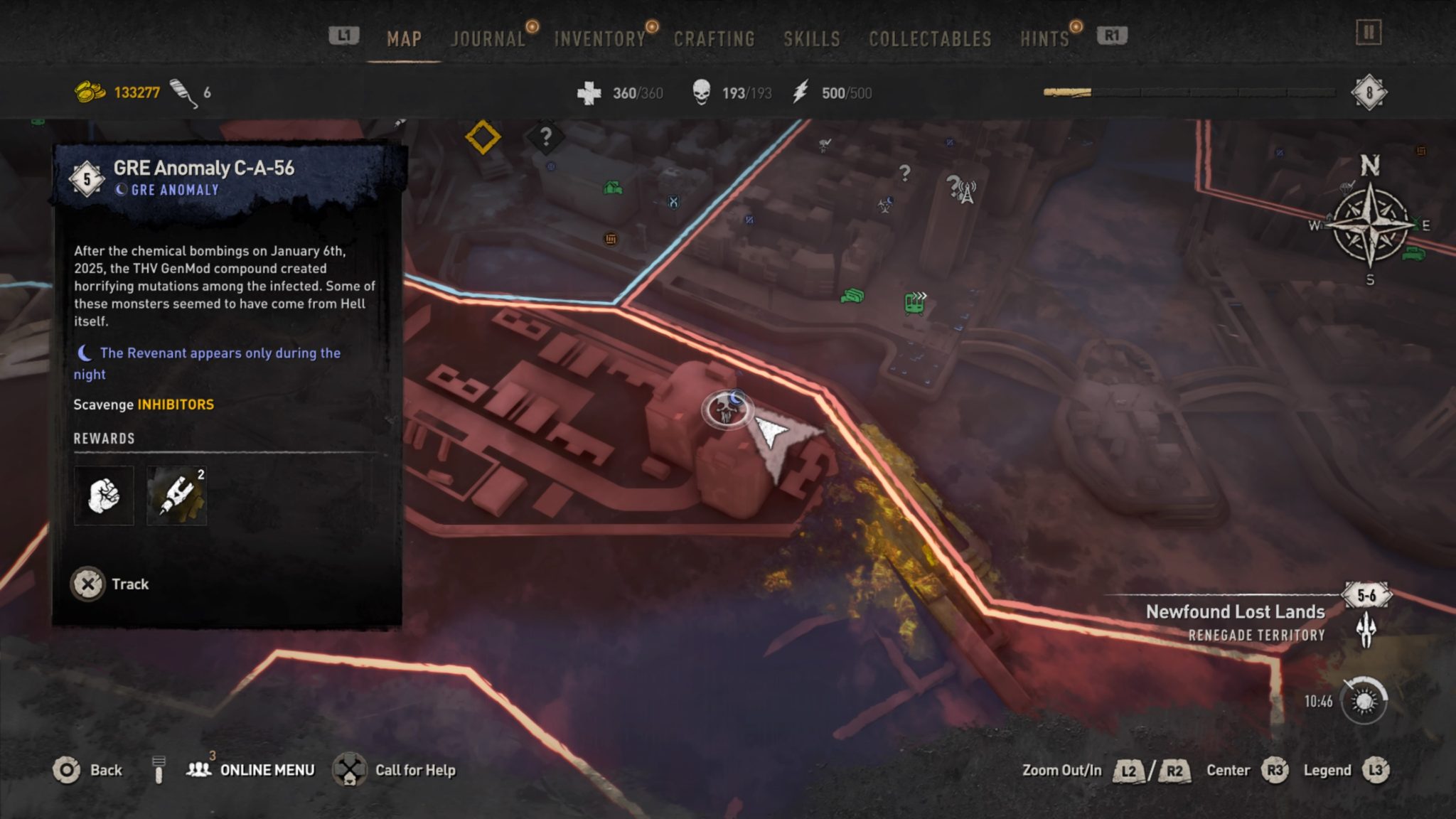This screenshot has height=819, width=1456.
Task: Click the skull immunity icon in the HUD
Action: [x=703, y=92]
